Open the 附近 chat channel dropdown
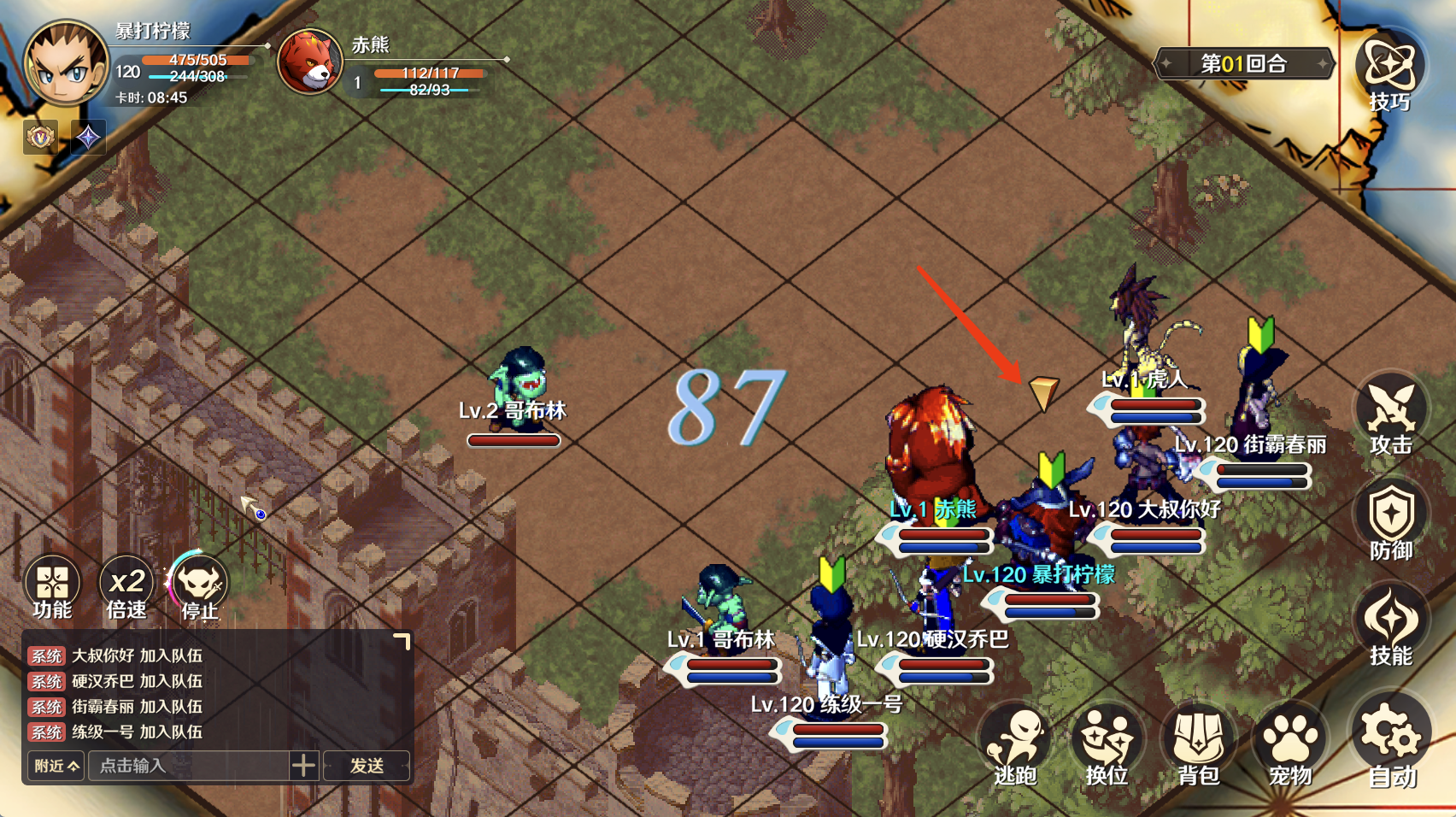The image size is (1456, 817). point(56,766)
